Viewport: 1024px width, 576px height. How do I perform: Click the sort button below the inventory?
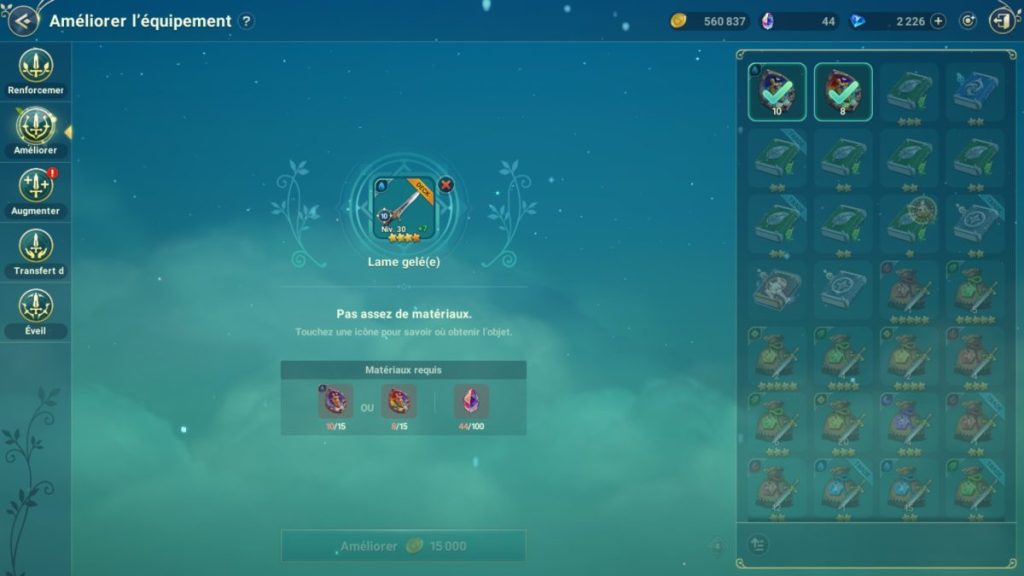pyautogui.click(x=758, y=544)
